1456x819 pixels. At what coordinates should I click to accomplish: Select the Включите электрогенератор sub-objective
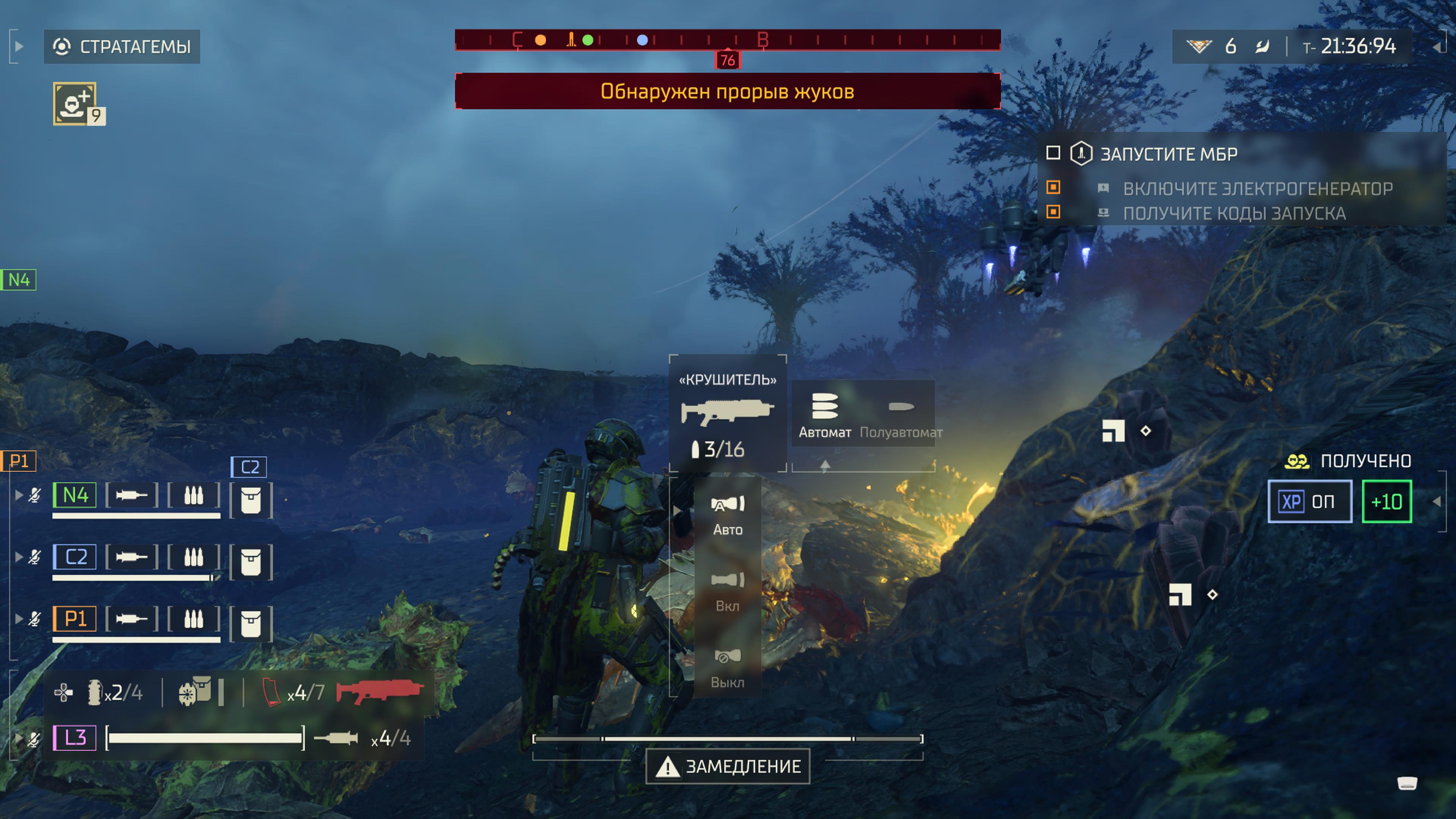click(x=1257, y=188)
